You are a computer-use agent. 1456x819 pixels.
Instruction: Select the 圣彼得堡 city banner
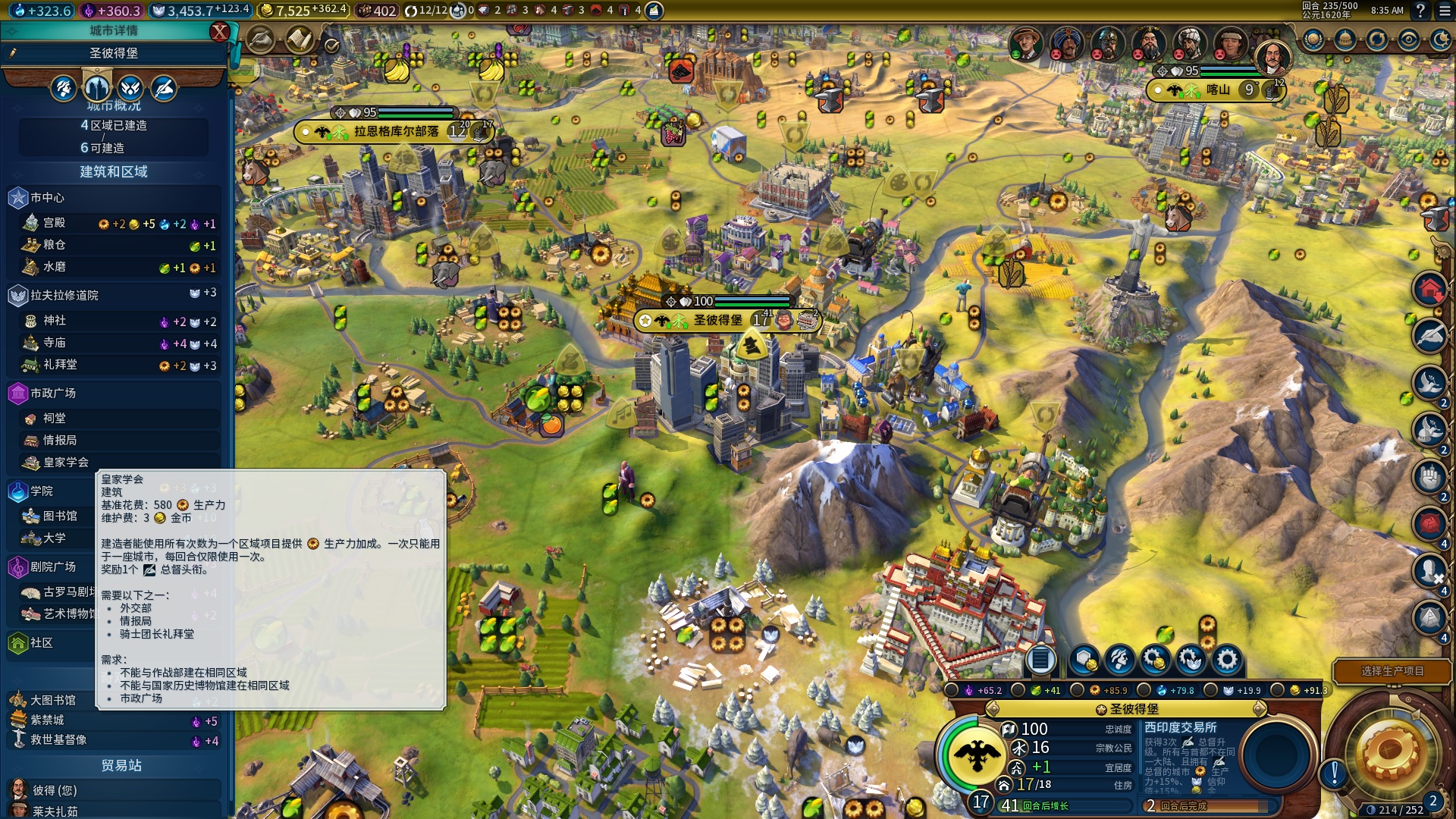(718, 321)
